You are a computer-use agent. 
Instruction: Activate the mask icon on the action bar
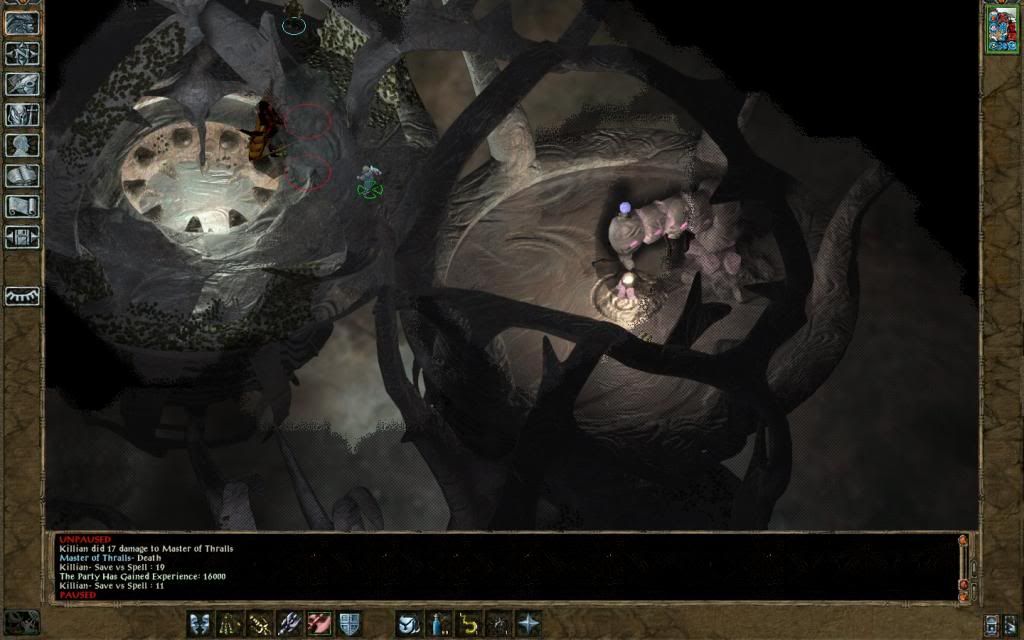(198, 624)
